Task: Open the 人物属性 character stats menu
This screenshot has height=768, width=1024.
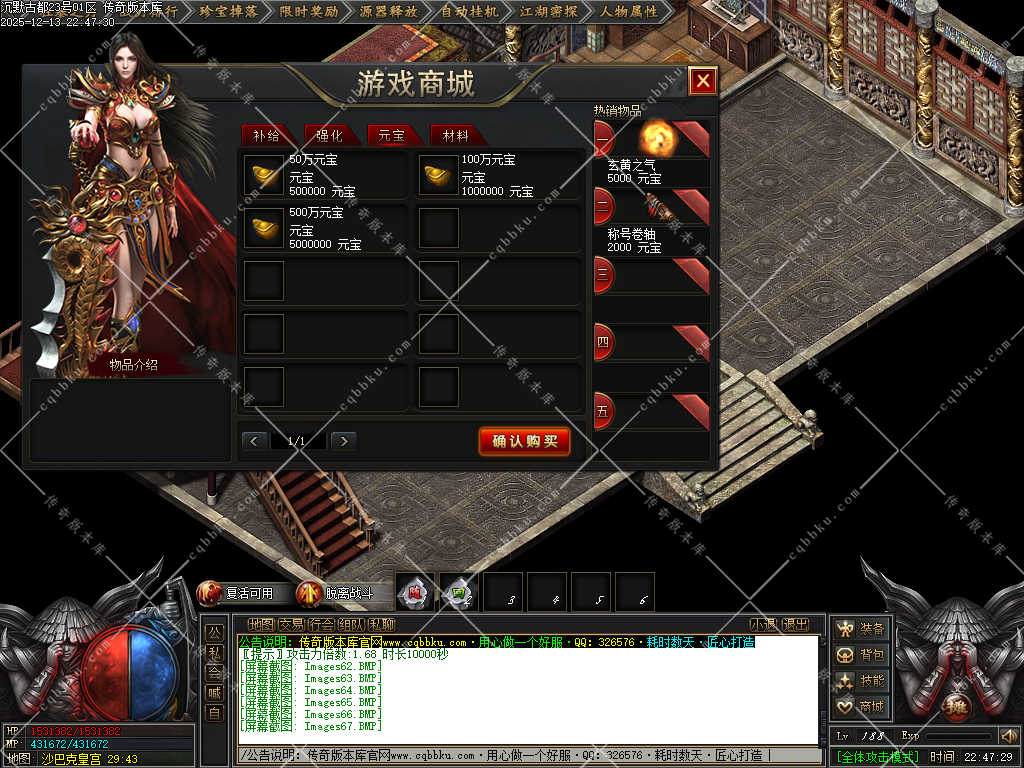Action: pos(629,12)
